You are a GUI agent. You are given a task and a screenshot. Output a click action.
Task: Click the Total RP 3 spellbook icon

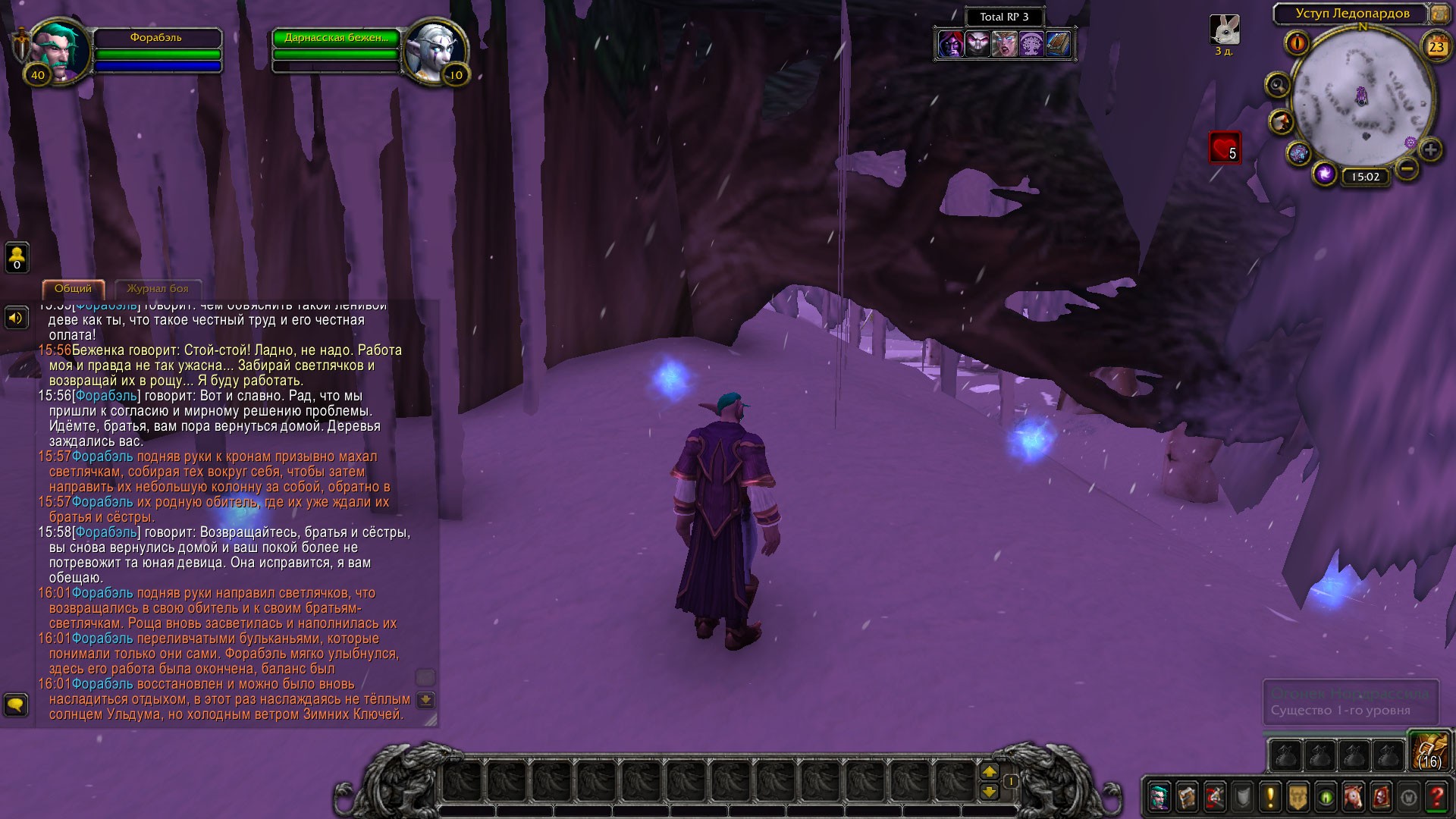pos(1059,44)
